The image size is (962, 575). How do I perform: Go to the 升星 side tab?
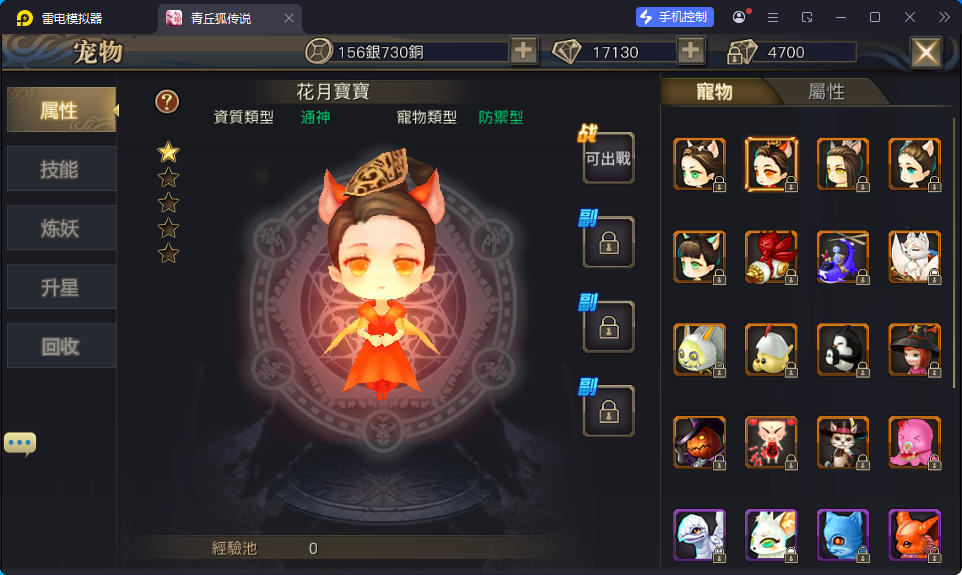pos(59,288)
